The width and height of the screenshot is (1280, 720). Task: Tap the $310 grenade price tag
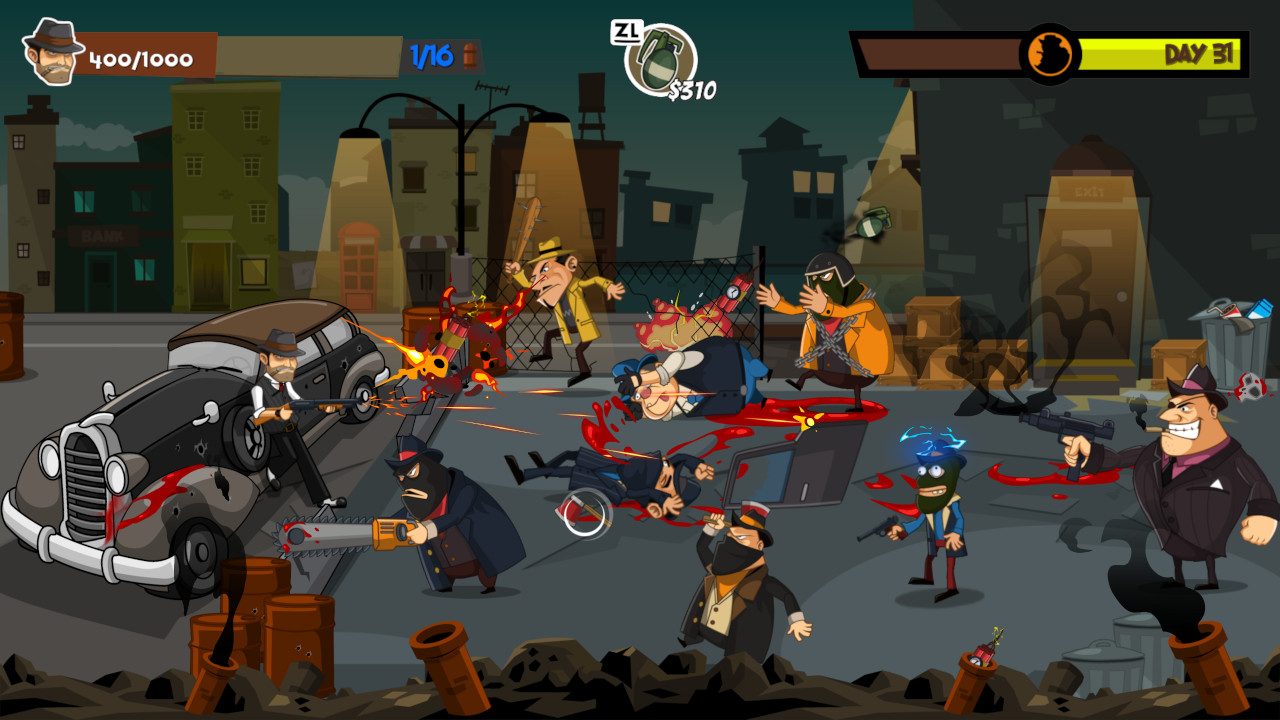(x=694, y=91)
